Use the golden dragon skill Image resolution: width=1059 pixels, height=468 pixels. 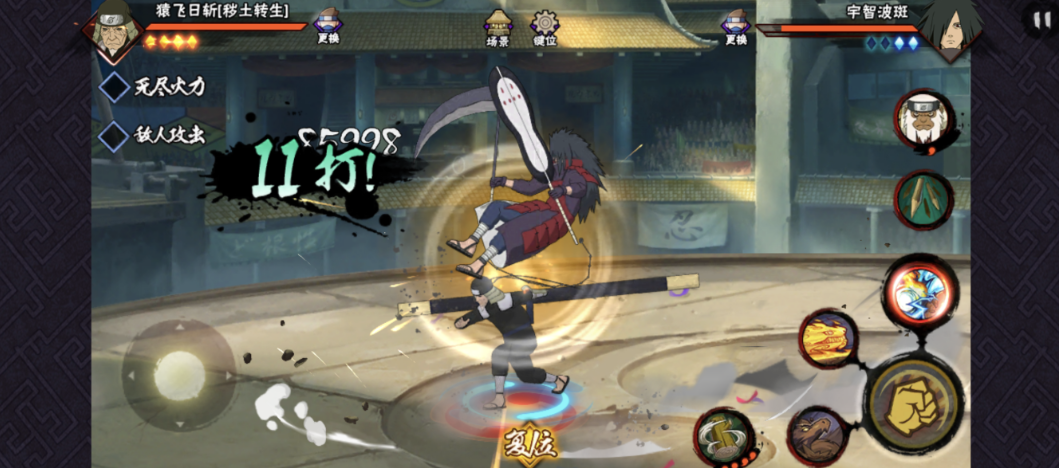827,339
